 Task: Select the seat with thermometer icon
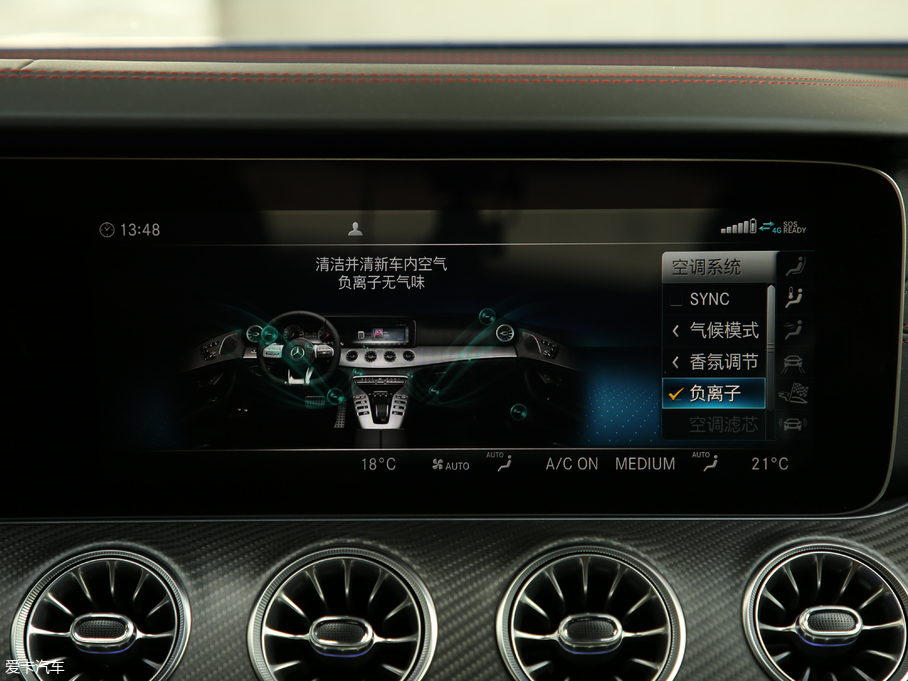click(794, 298)
